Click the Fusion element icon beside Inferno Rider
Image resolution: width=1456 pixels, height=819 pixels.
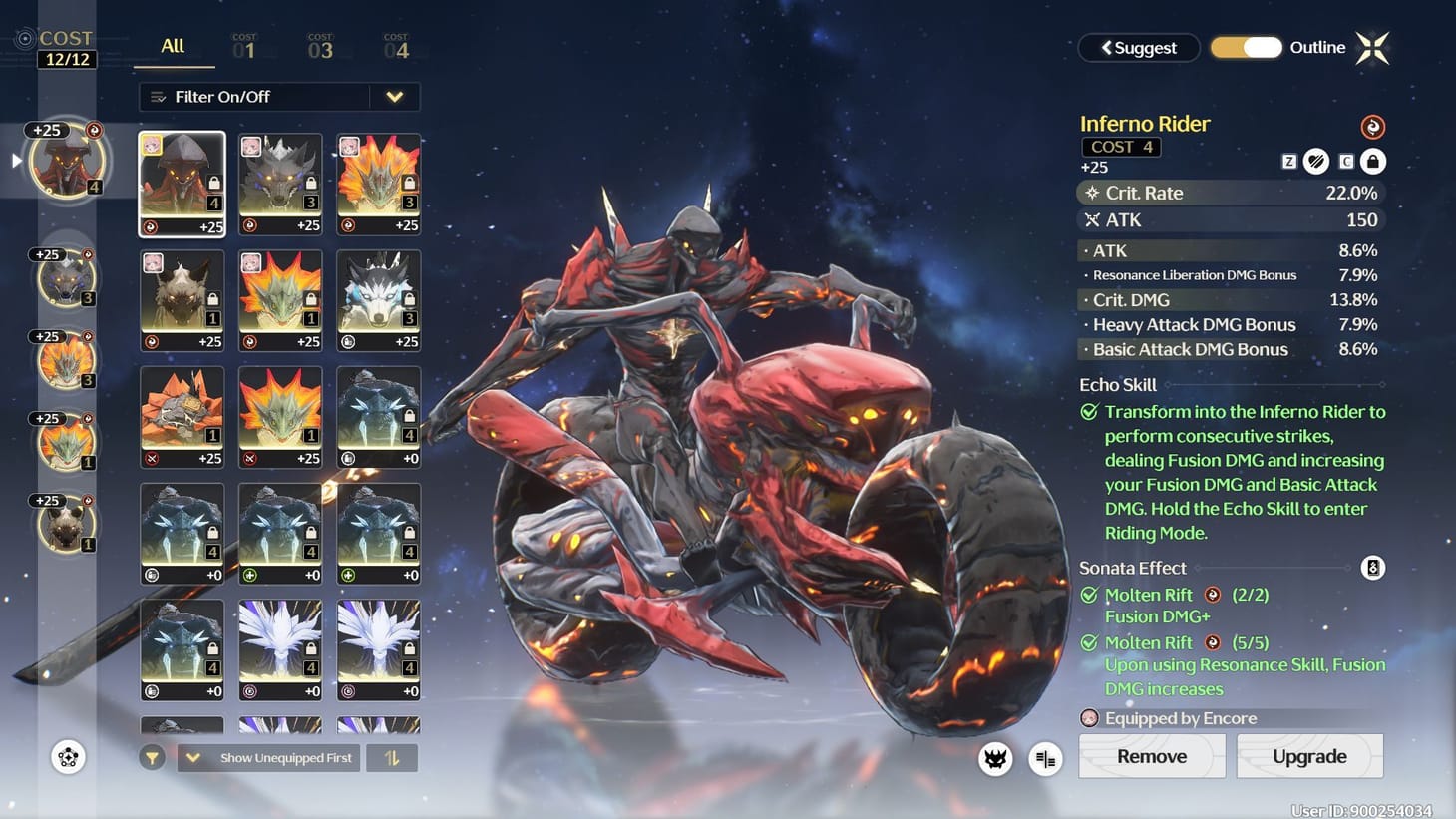(x=1373, y=127)
